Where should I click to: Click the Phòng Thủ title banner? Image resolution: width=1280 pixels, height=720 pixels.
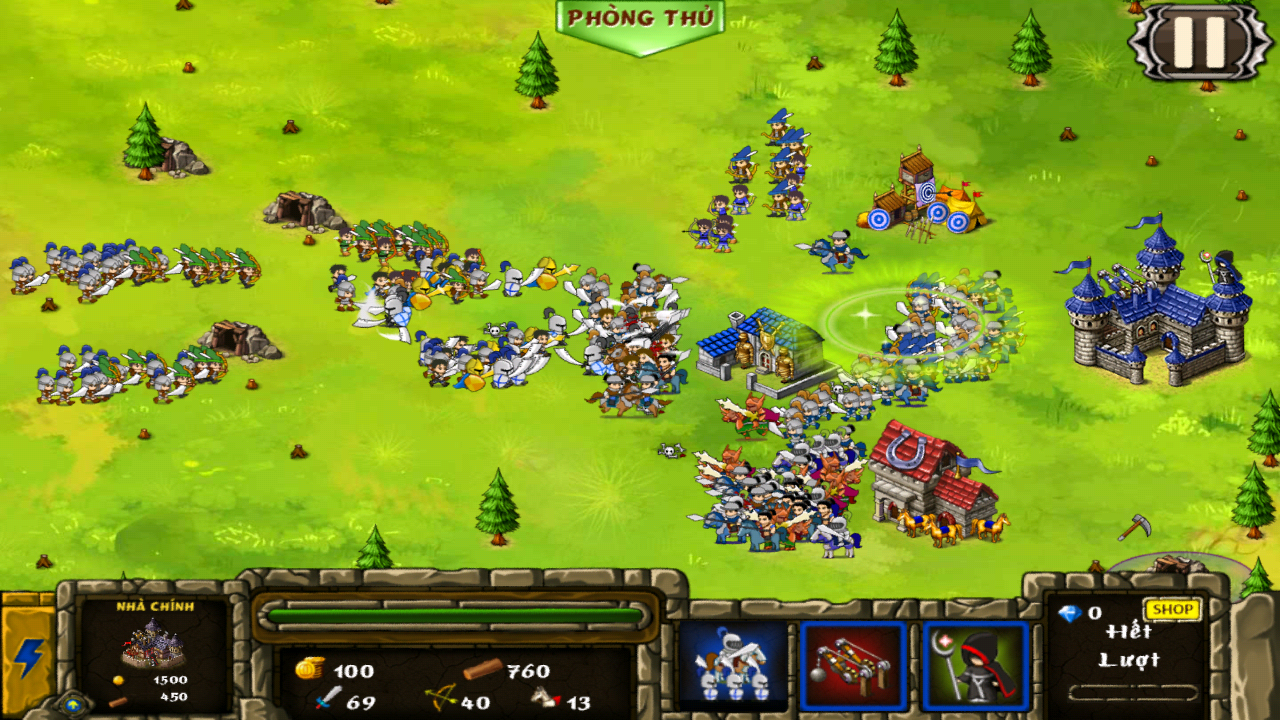point(640,18)
